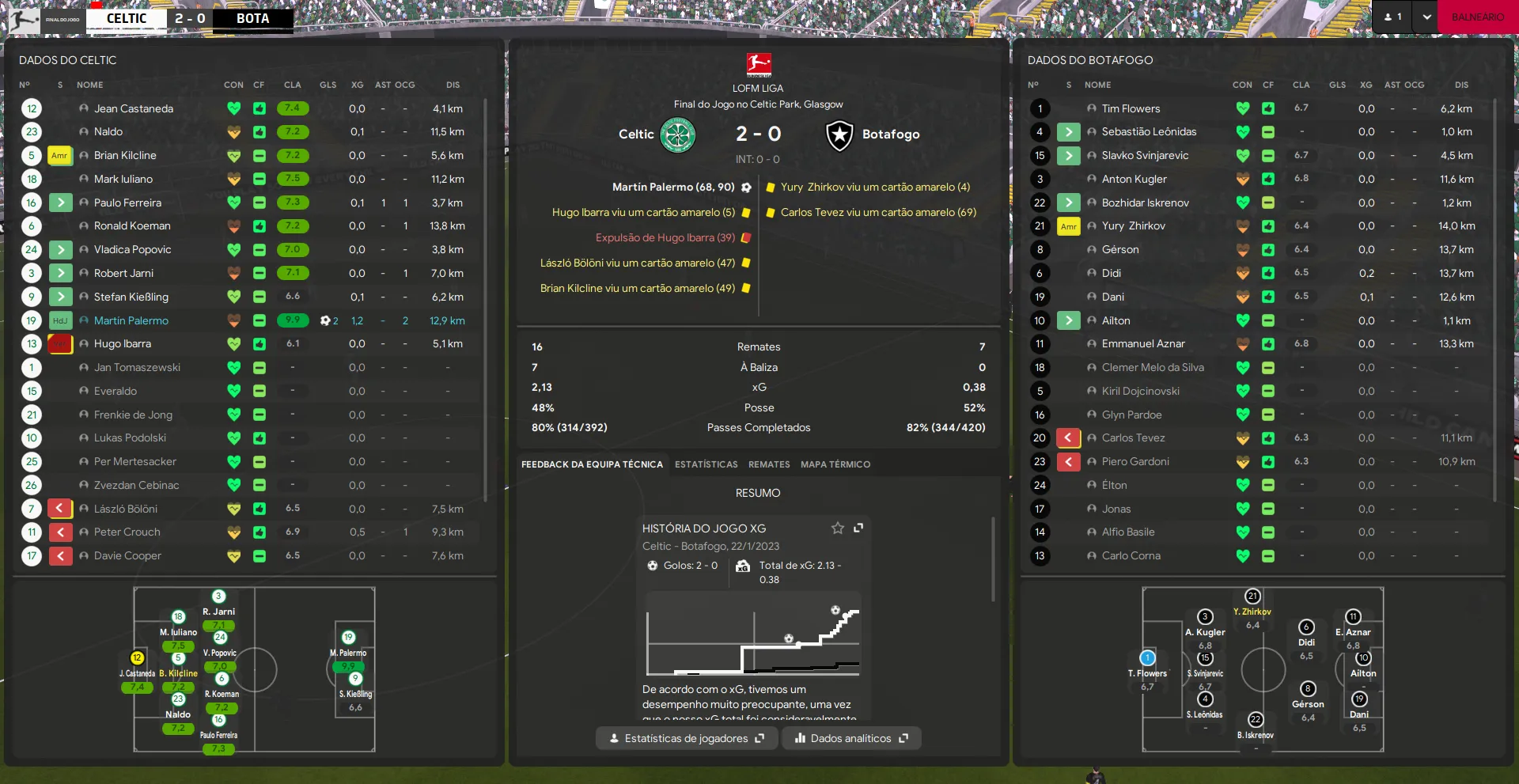Open Dados analíticos
1519x784 pixels.
[851, 738]
